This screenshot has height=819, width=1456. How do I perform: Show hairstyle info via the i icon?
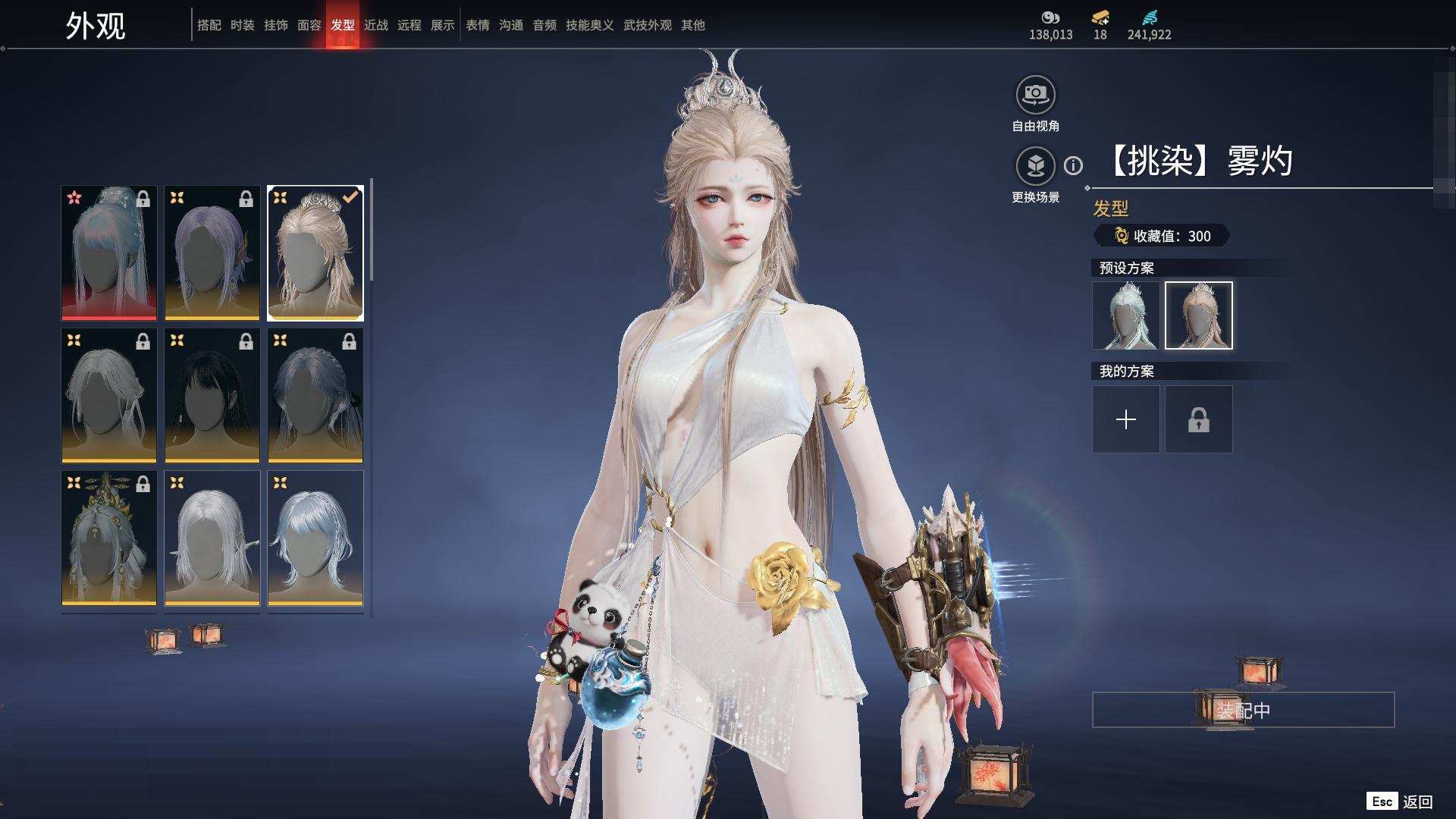[x=1073, y=165]
